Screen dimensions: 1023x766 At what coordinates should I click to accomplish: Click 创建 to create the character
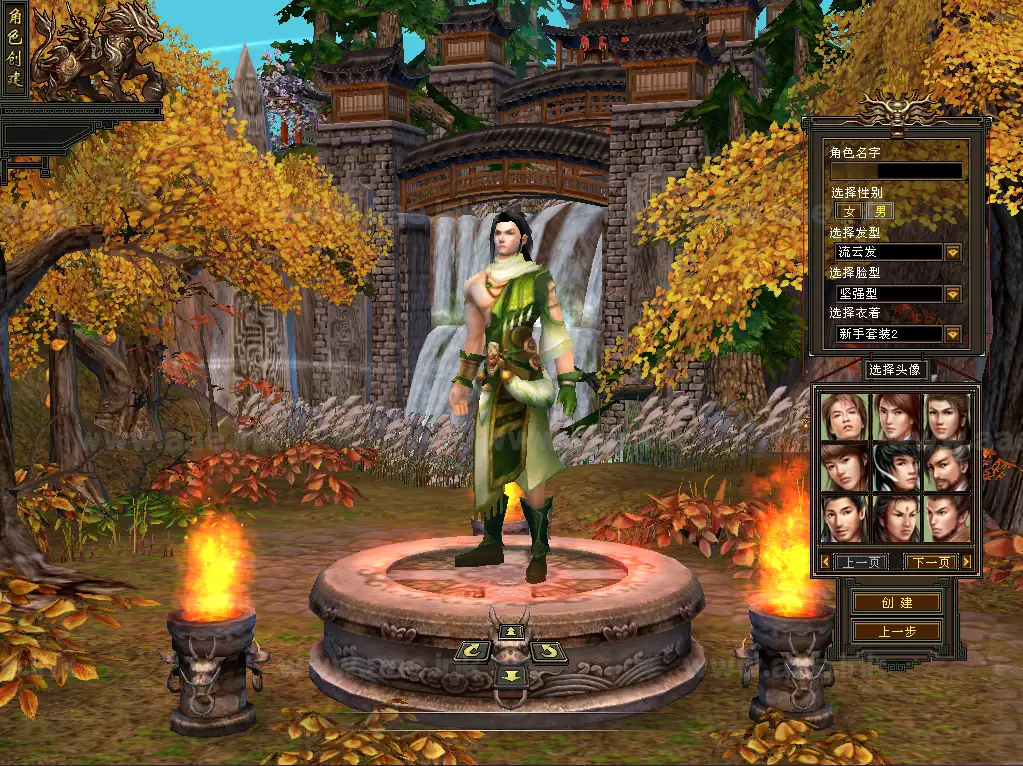coord(896,603)
